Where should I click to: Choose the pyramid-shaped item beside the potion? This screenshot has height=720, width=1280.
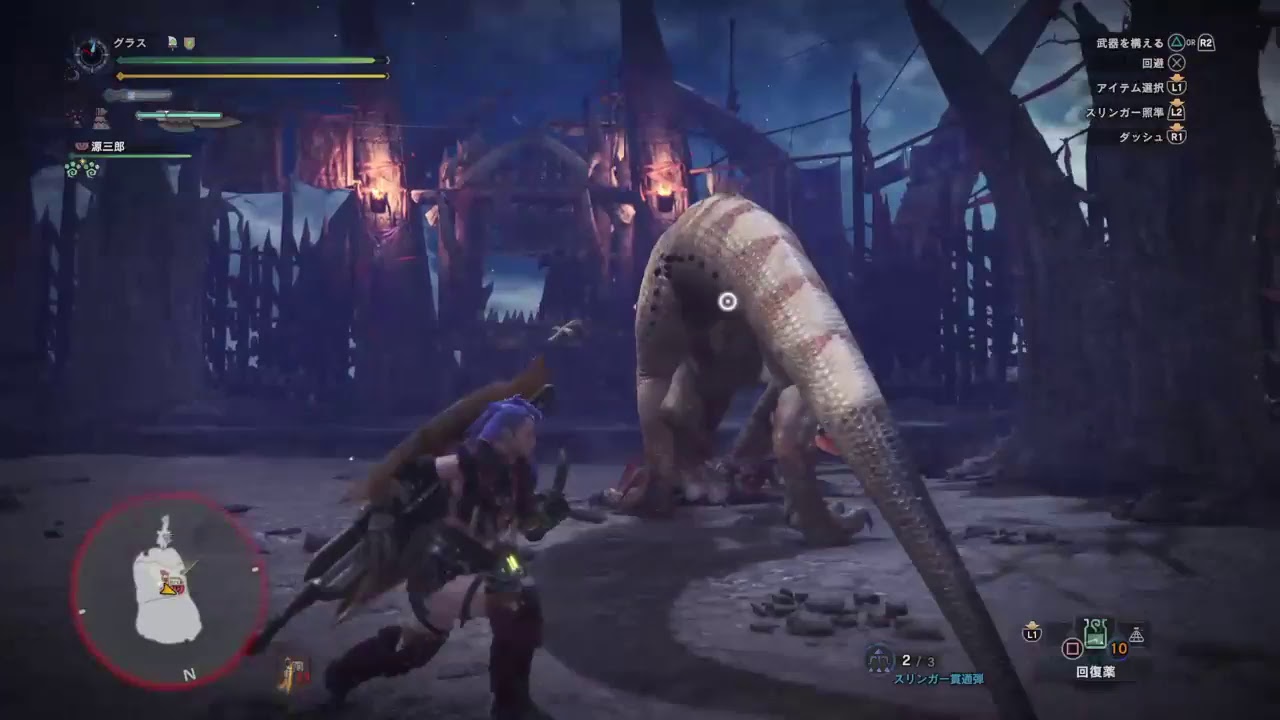coord(1136,635)
